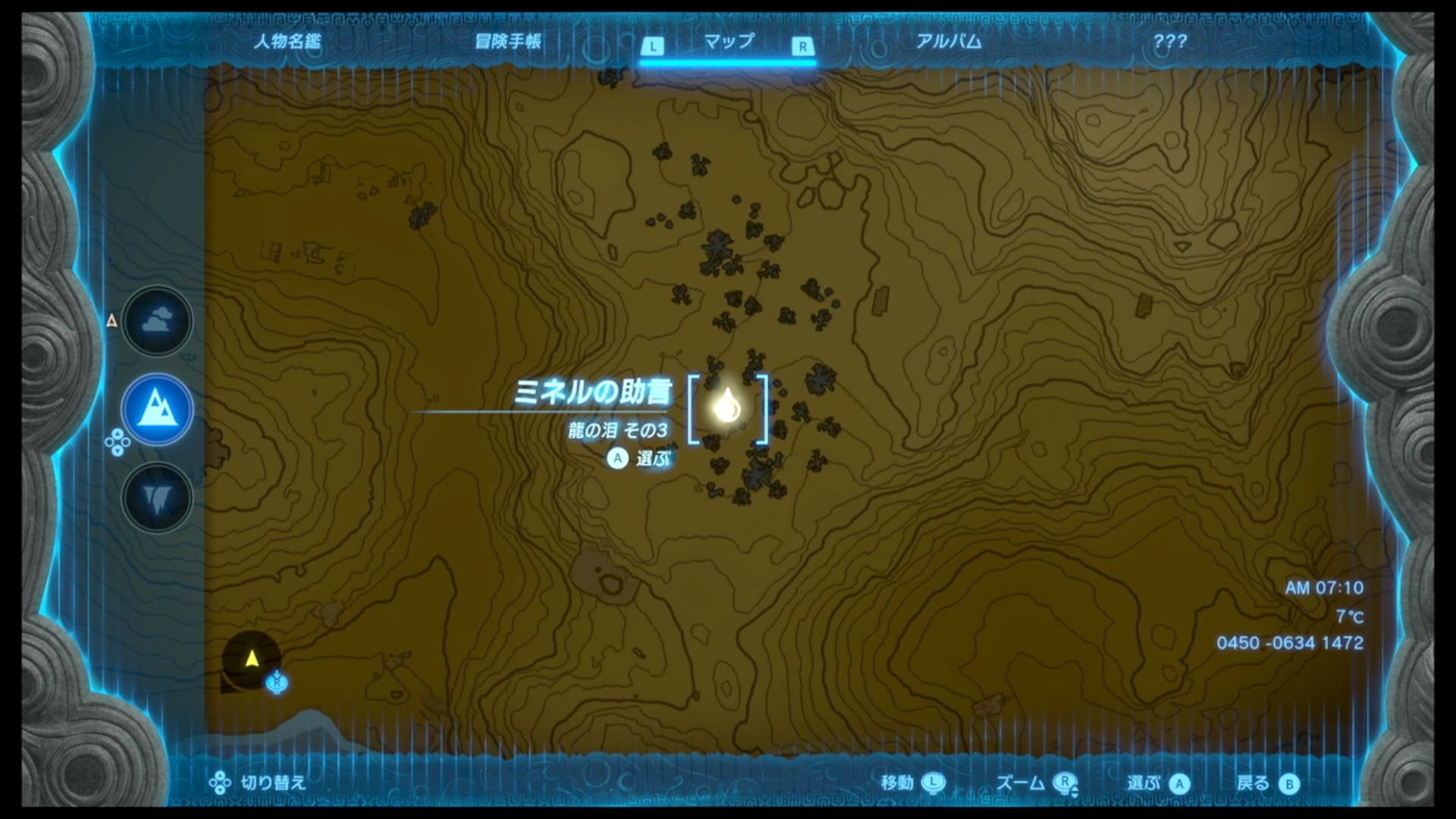Click the bracketed quest marker selection frame

point(727,409)
